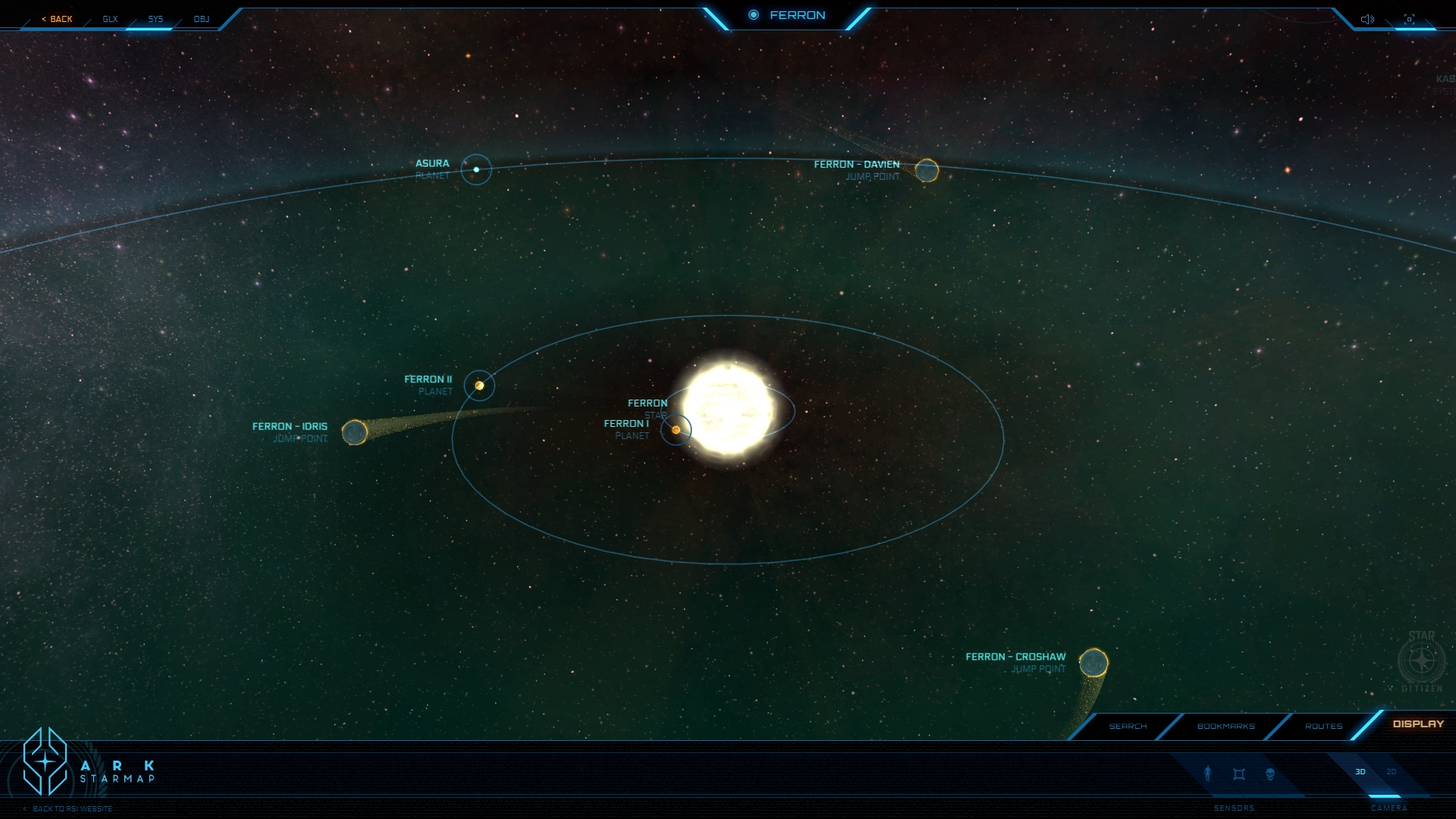Open the Routes panel

tap(1323, 726)
